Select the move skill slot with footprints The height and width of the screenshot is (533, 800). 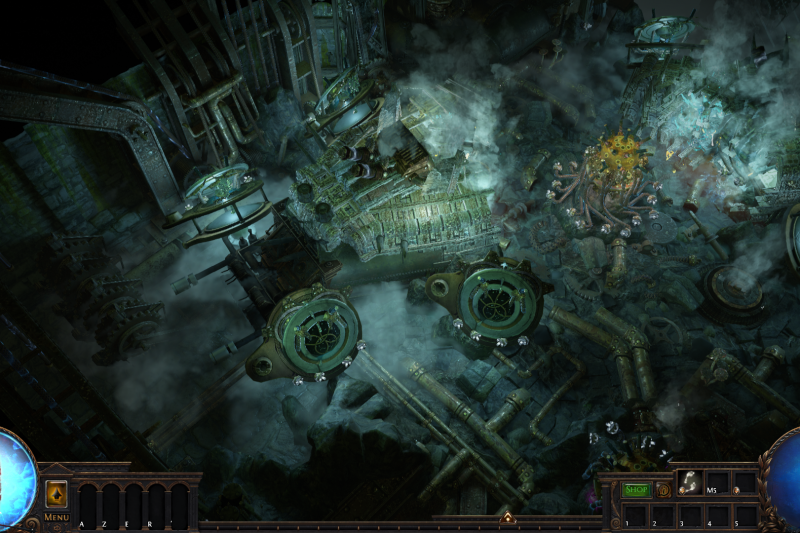coord(689,483)
